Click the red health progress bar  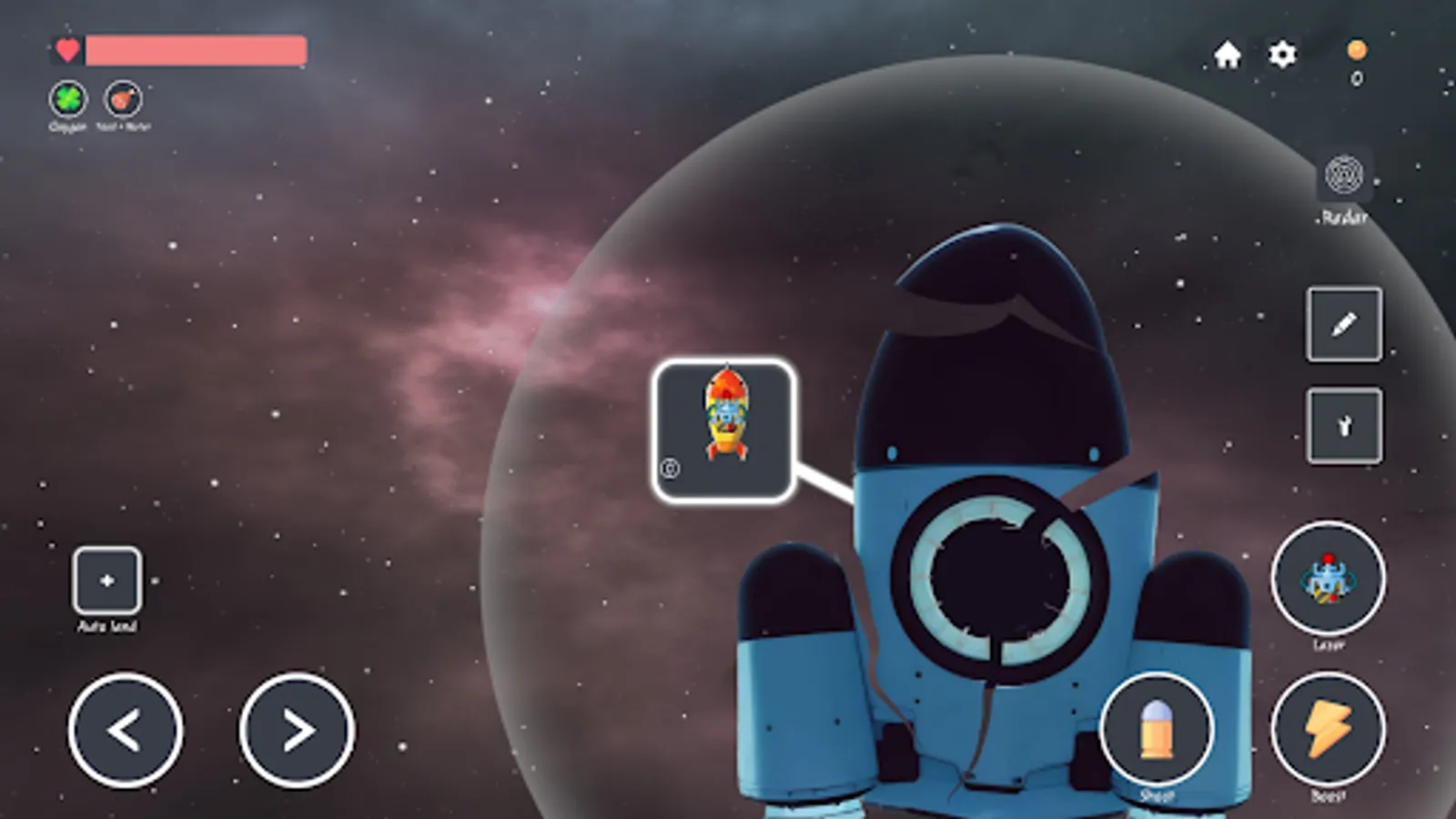coord(191,52)
